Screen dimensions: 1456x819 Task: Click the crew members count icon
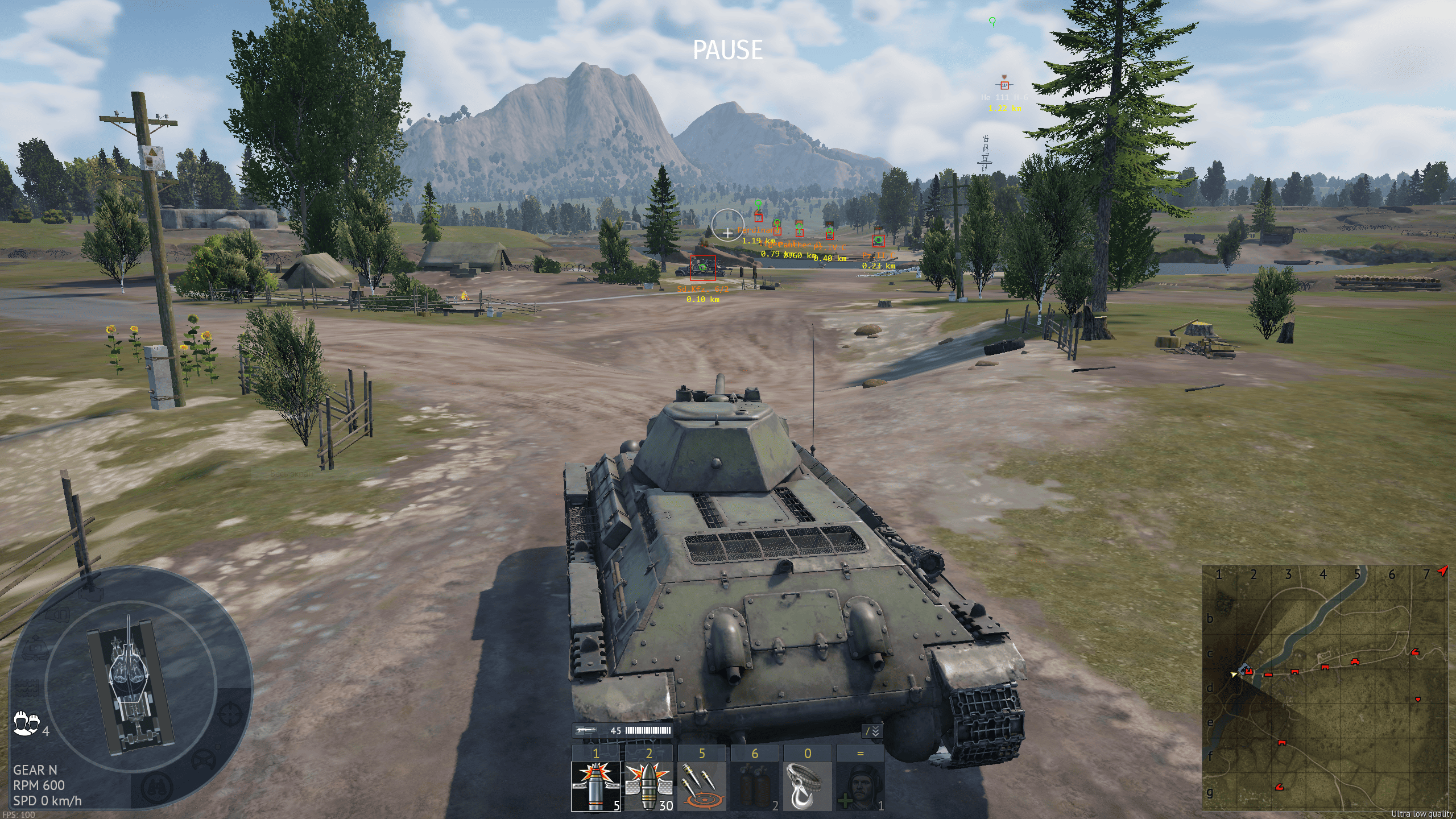pos(26,723)
